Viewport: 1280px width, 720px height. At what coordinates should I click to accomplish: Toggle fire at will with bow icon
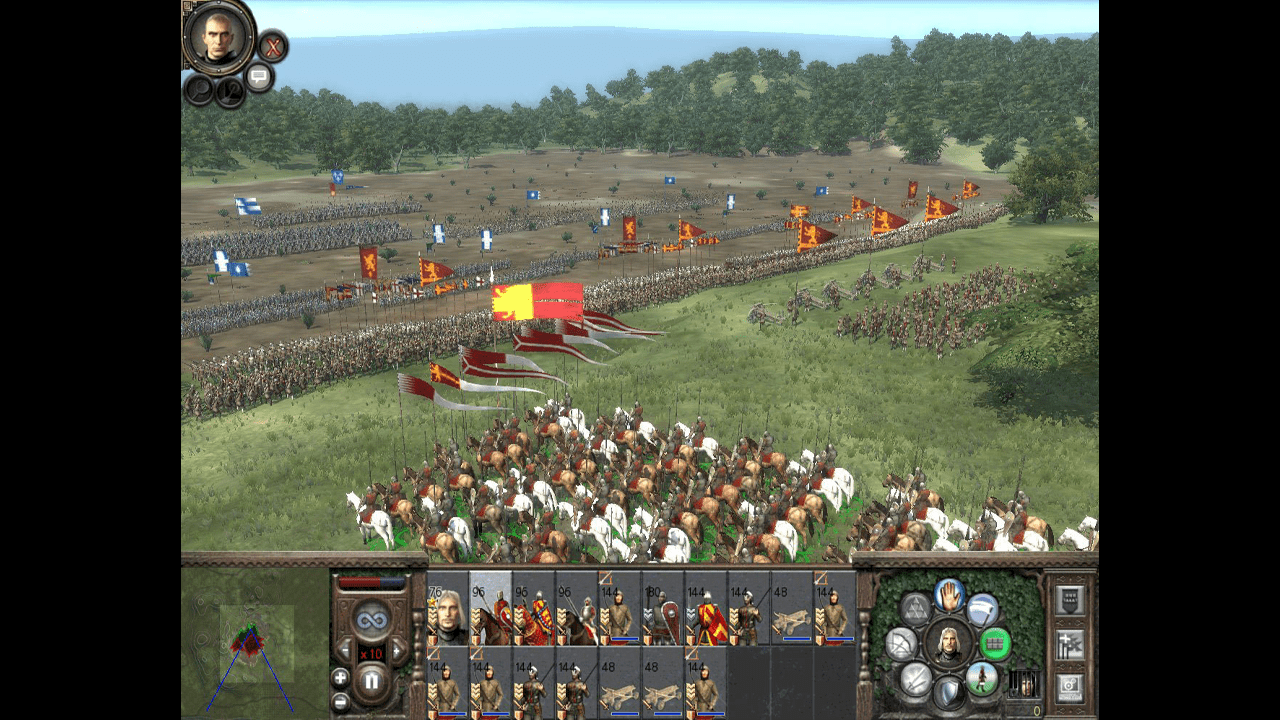tap(902, 643)
